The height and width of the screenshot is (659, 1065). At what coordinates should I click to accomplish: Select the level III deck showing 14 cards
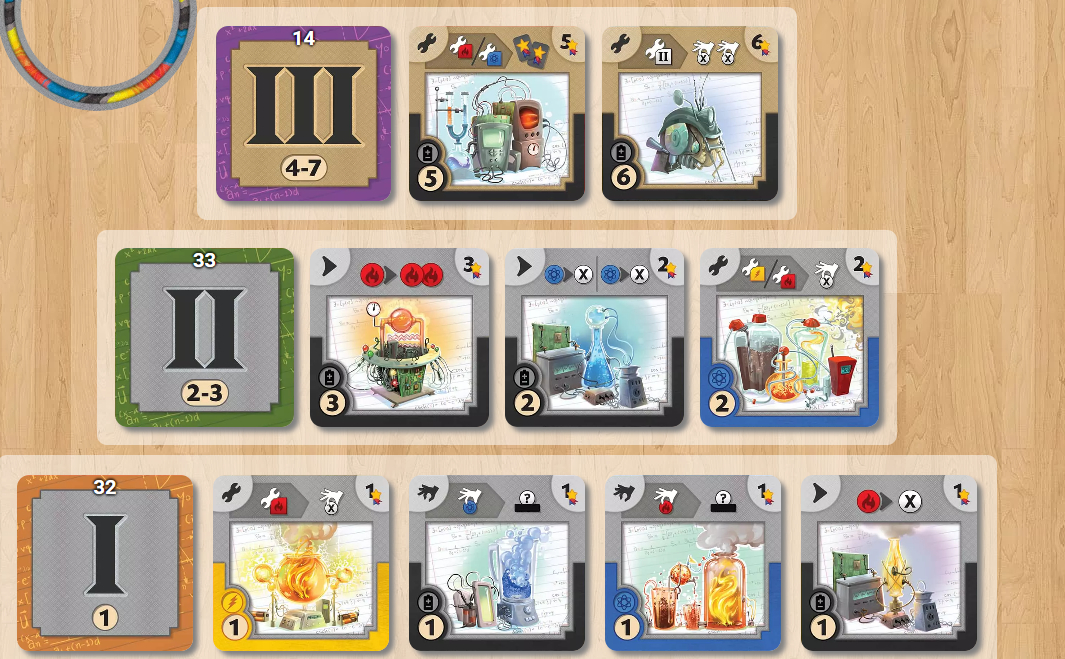303,114
